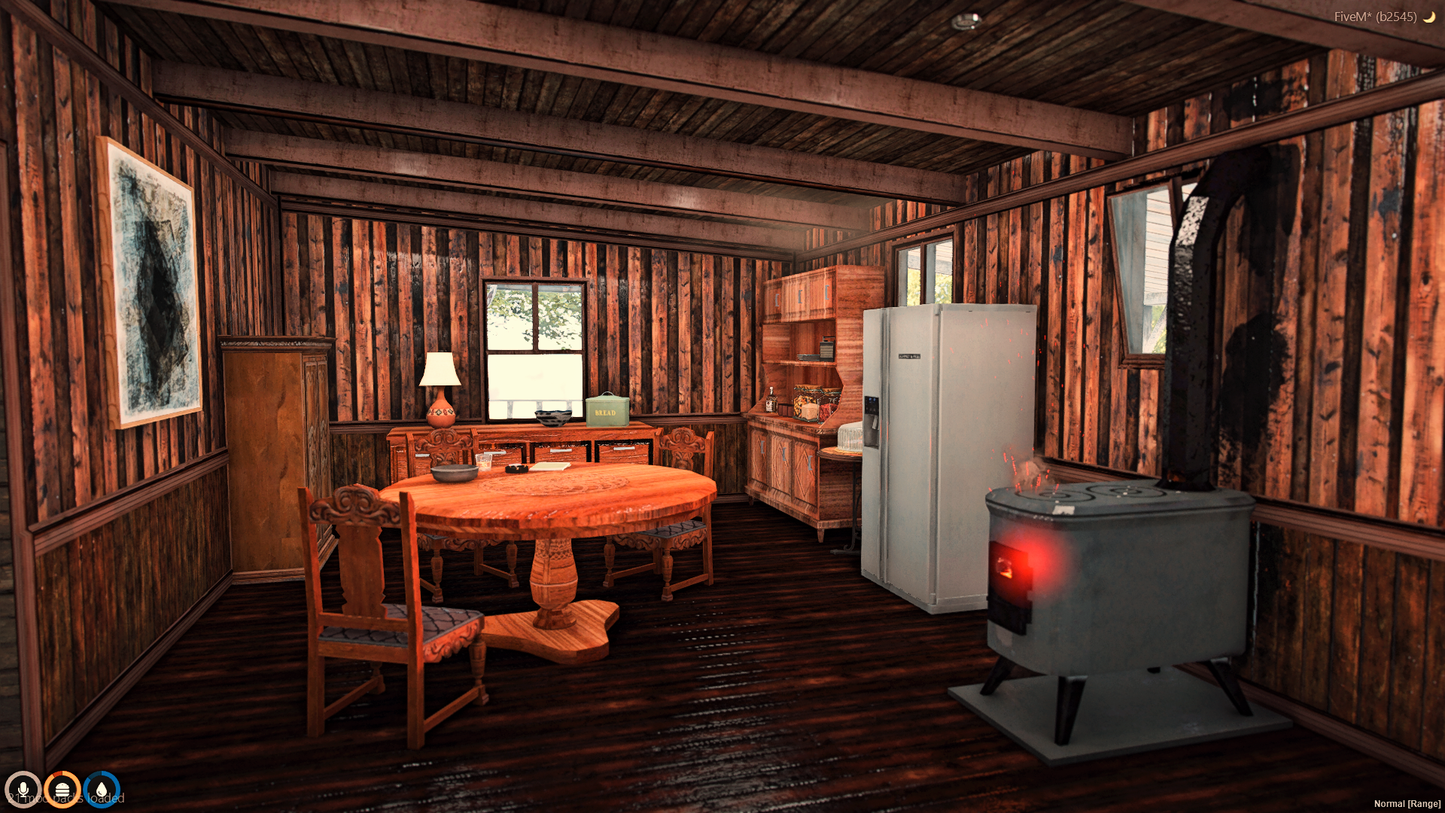
Task: Select the burger hunger status icon
Action: click(62, 789)
